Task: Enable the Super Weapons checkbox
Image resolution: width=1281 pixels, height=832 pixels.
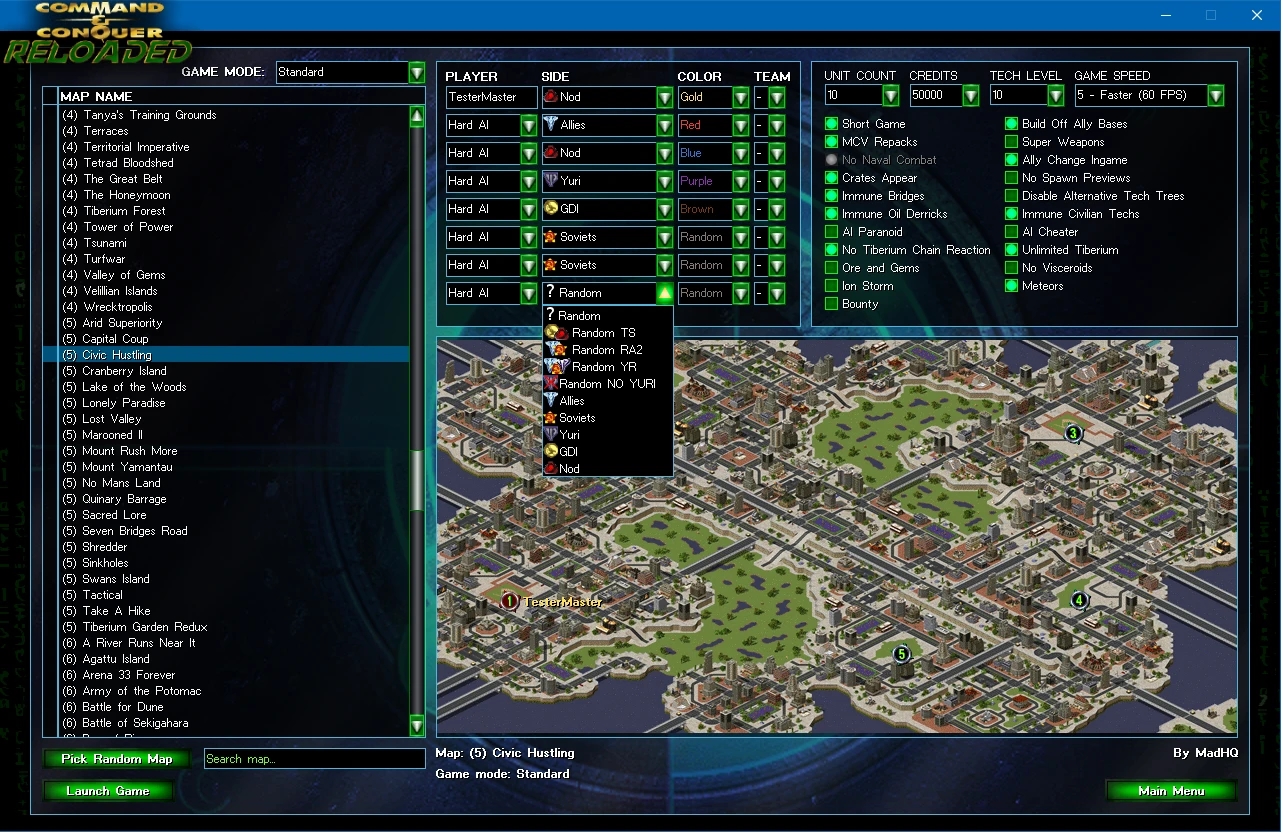Action: (1012, 142)
